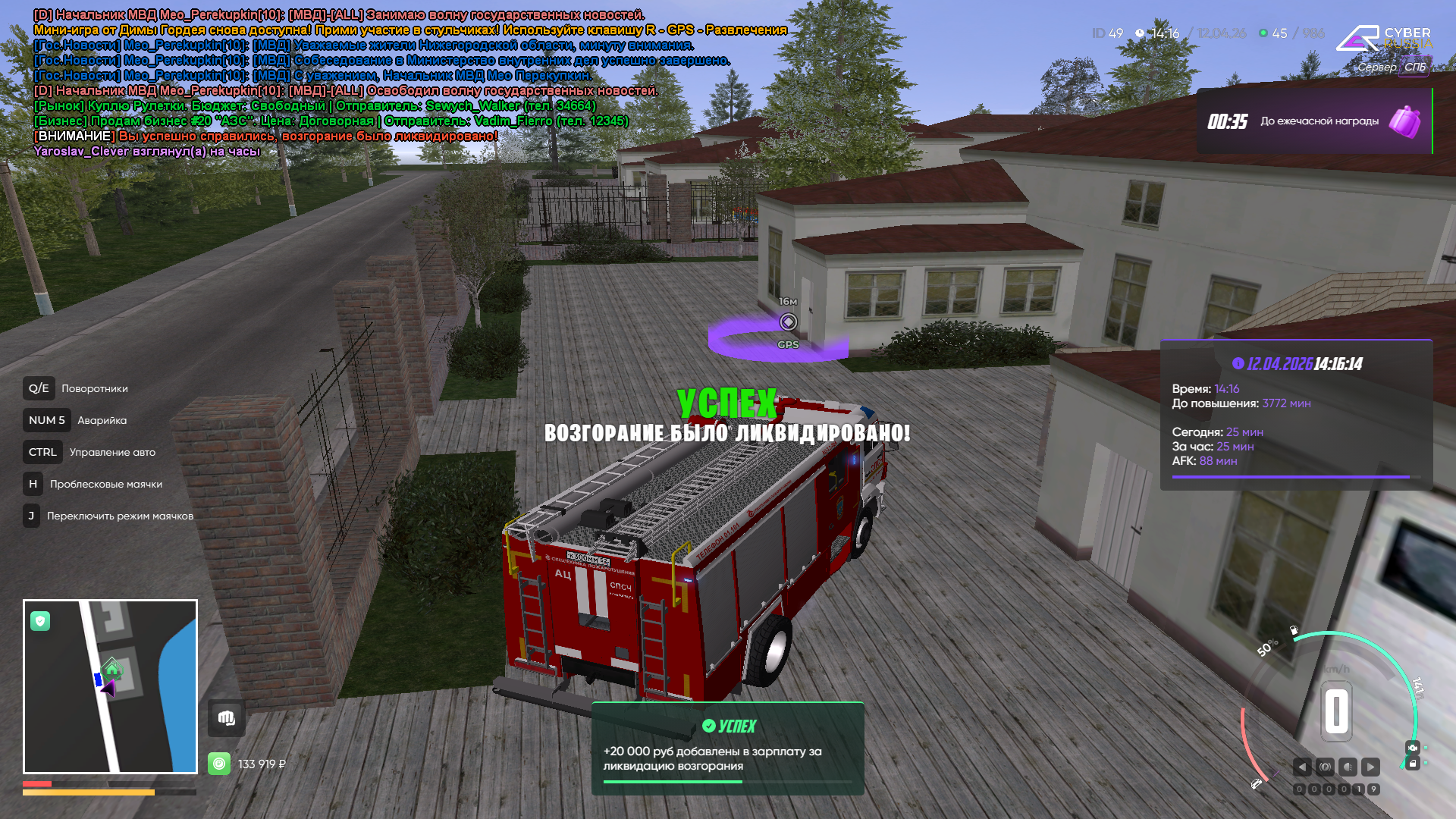Click the Cyber Russia logo
The height and width of the screenshot is (819, 1456).
click(1384, 39)
